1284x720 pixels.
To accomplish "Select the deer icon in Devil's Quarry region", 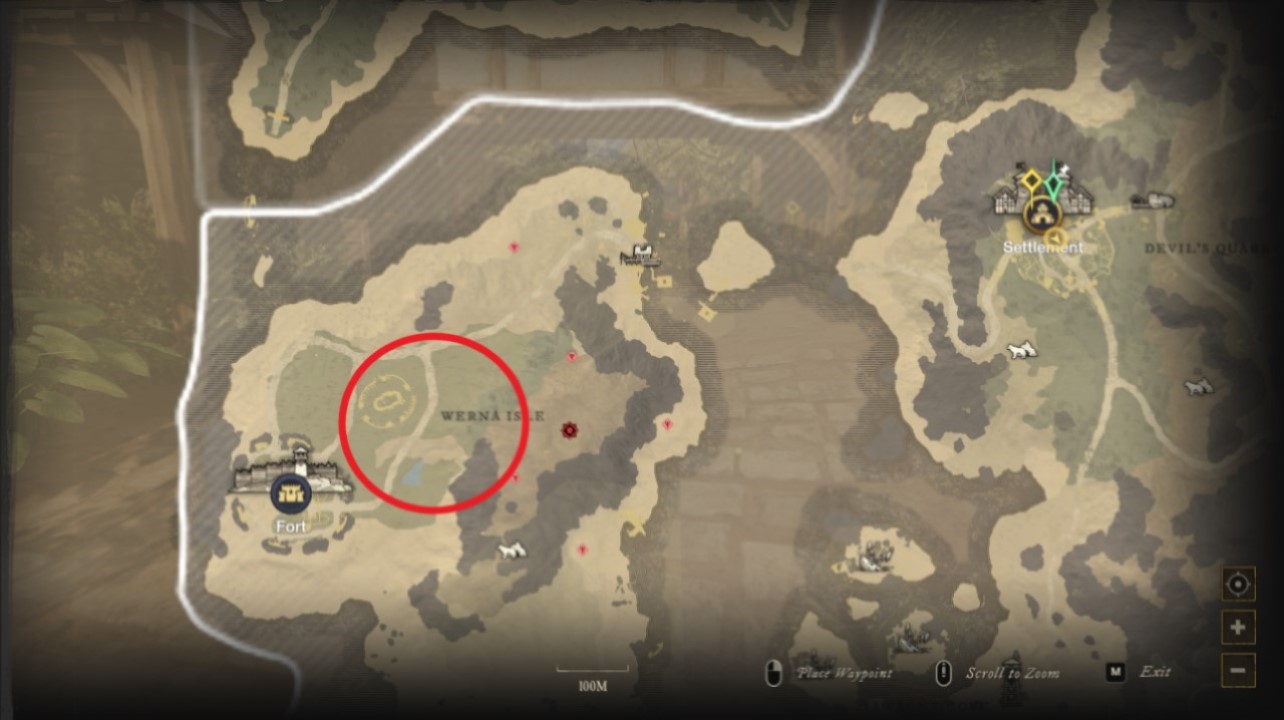I will 1198,385.
